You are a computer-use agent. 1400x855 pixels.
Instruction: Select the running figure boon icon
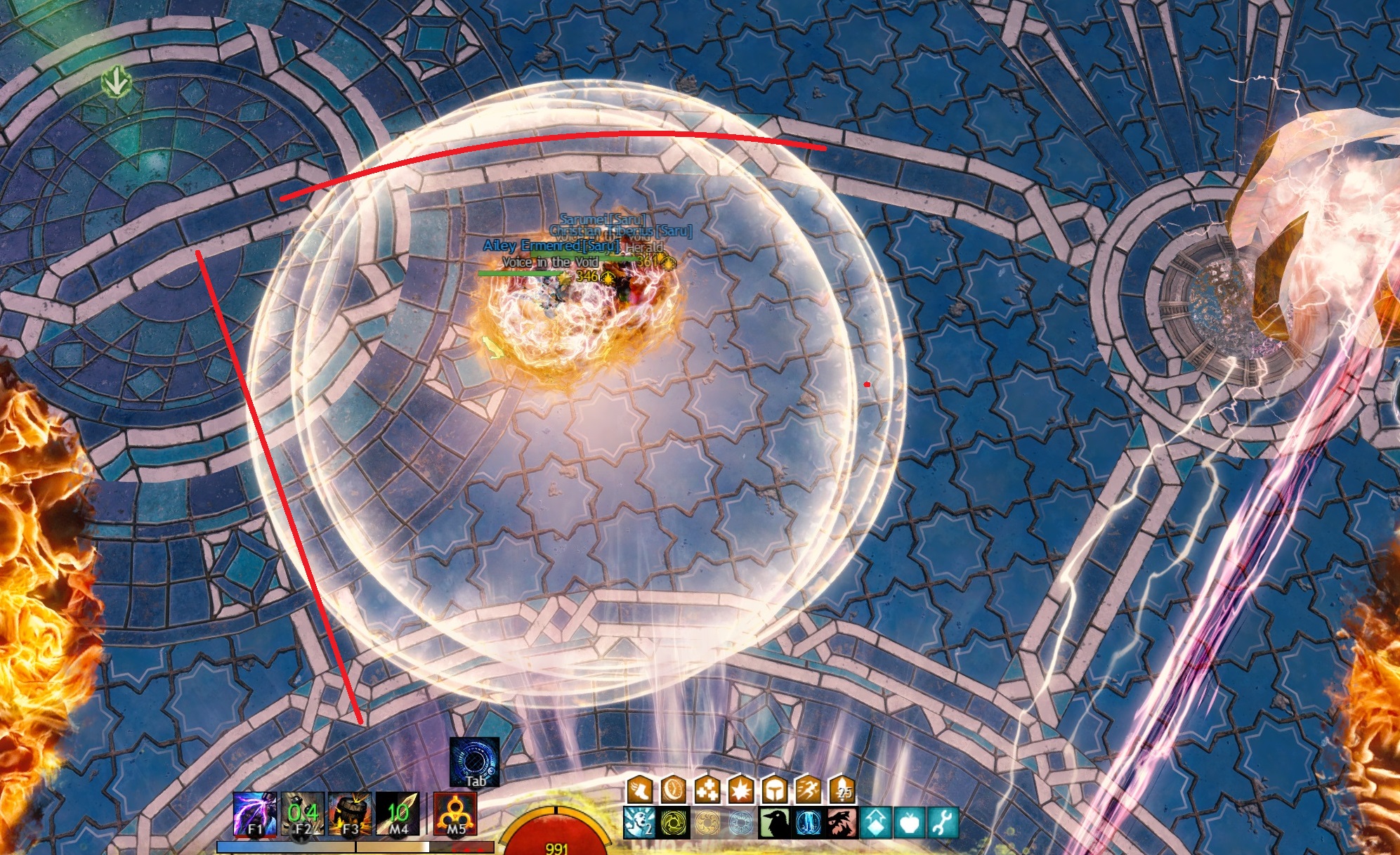tap(809, 790)
